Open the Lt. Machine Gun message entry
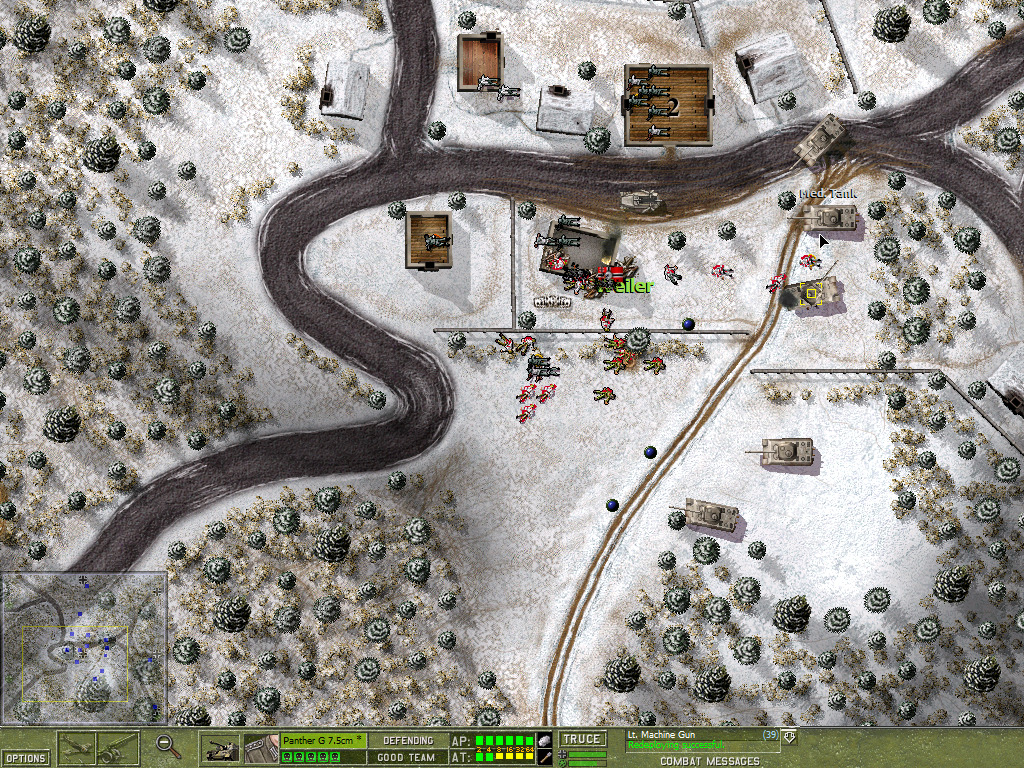Image resolution: width=1024 pixels, height=768 pixels. 661,735
